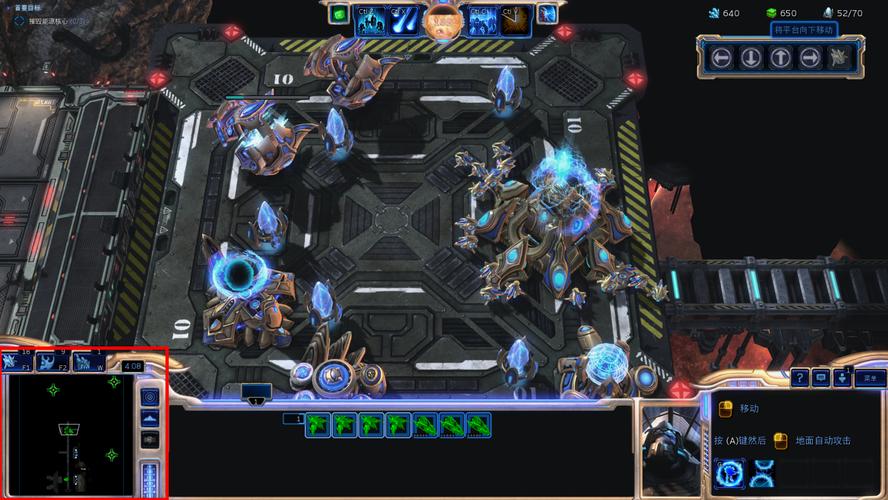The height and width of the screenshot is (500, 888).
Task: Select the F2 army group button
Action: pos(52,362)
